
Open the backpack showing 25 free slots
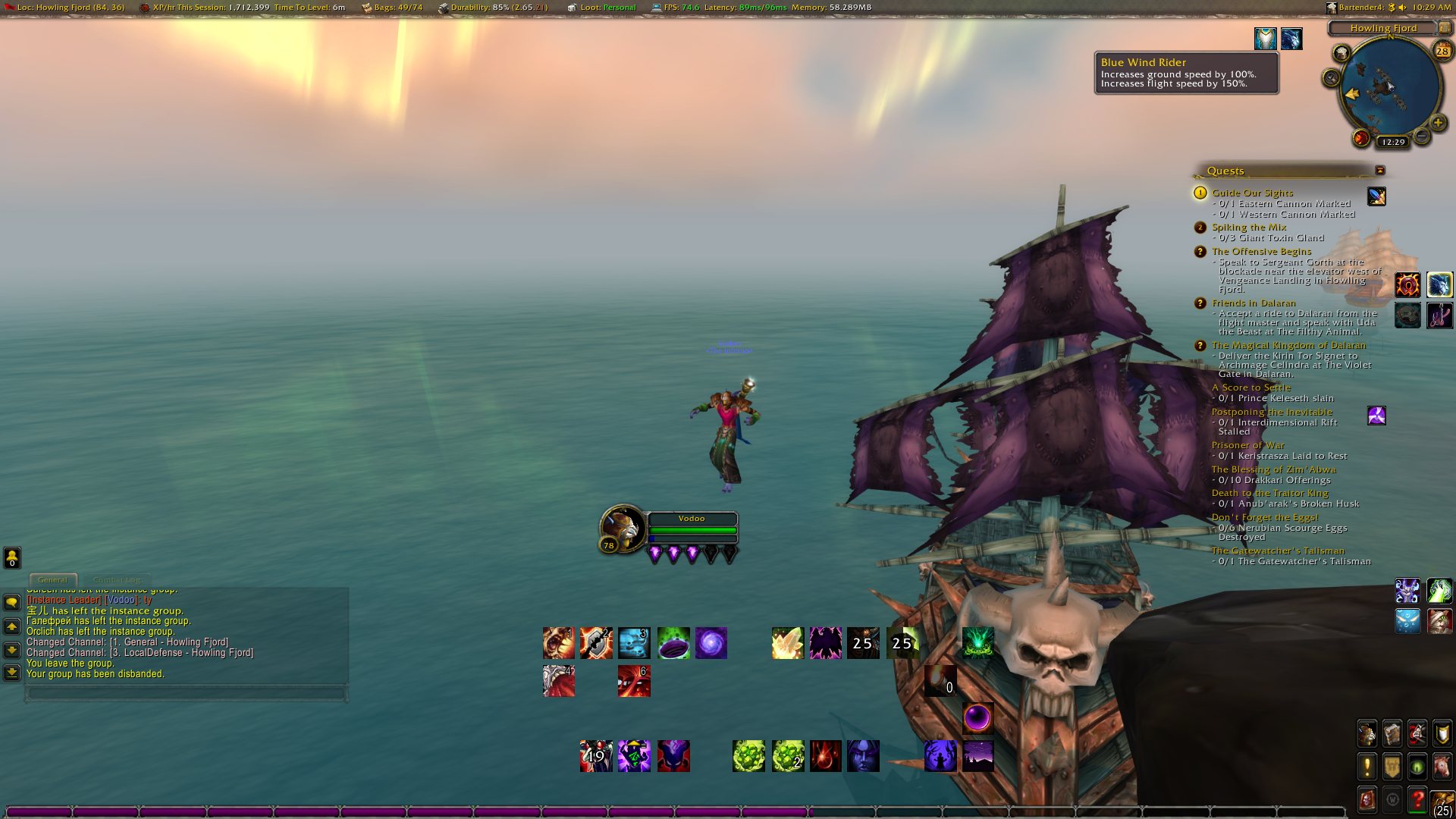1442,803
